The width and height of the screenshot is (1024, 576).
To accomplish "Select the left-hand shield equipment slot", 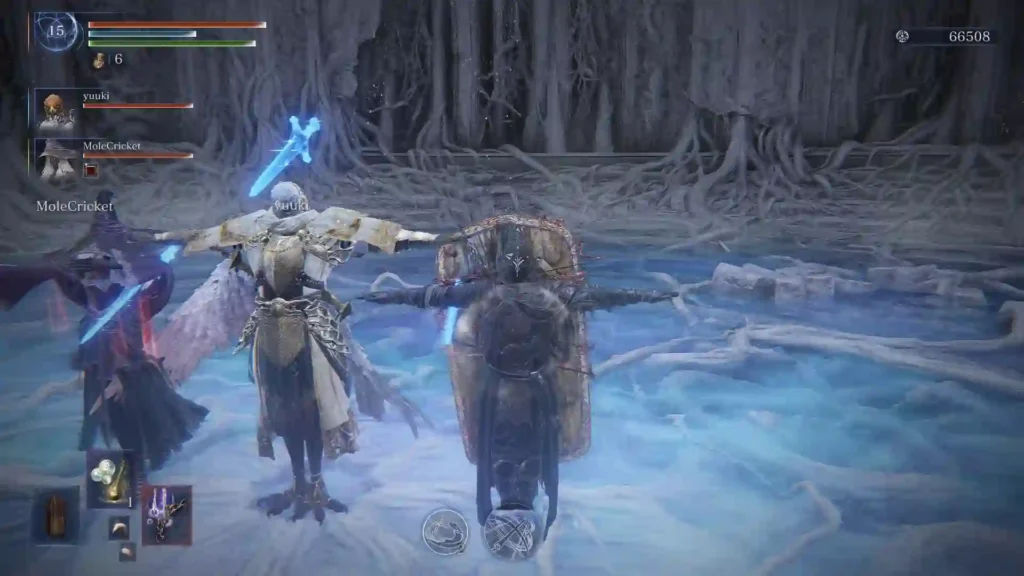I will point(56,515).
